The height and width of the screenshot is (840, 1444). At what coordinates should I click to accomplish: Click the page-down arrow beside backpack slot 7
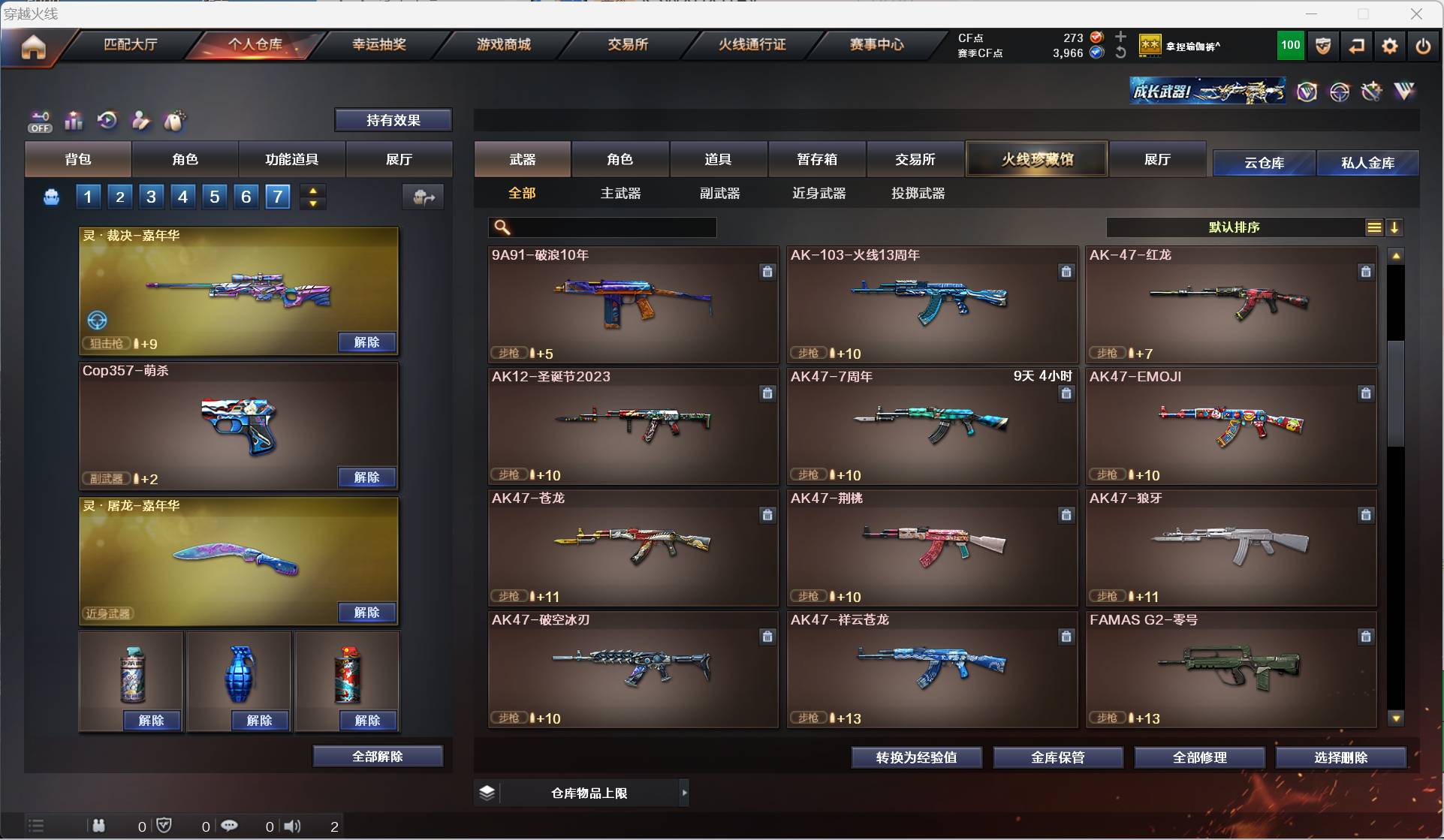(312, 204)
